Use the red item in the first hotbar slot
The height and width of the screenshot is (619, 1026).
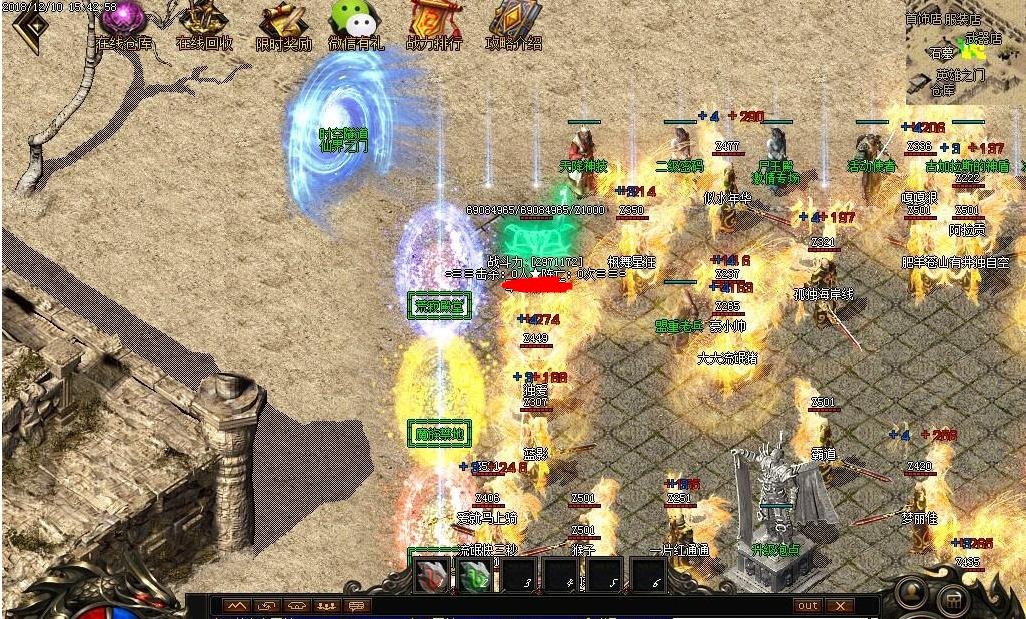click(432, 577)
